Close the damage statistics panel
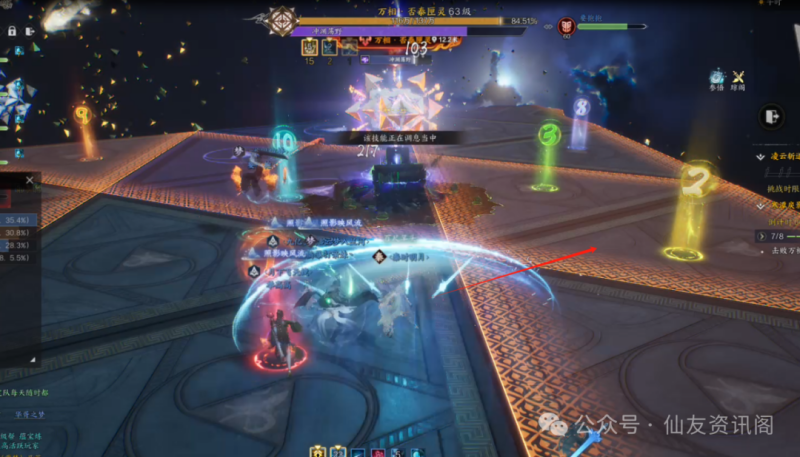The width and height of the screenshot is (800, 457). 29,181
